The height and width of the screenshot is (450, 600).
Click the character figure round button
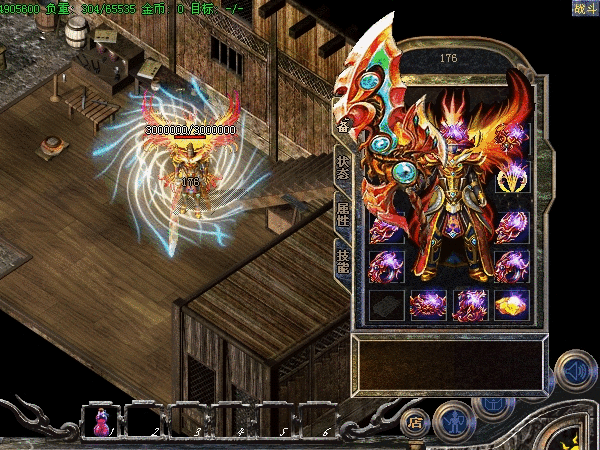(x=453, y=420)
